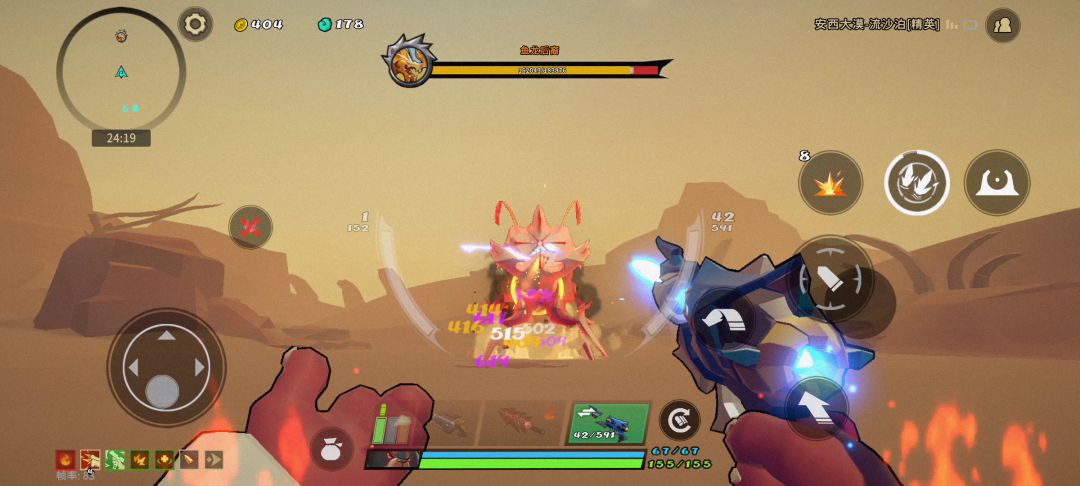Open the team members panel

[x=1002, y=25]
